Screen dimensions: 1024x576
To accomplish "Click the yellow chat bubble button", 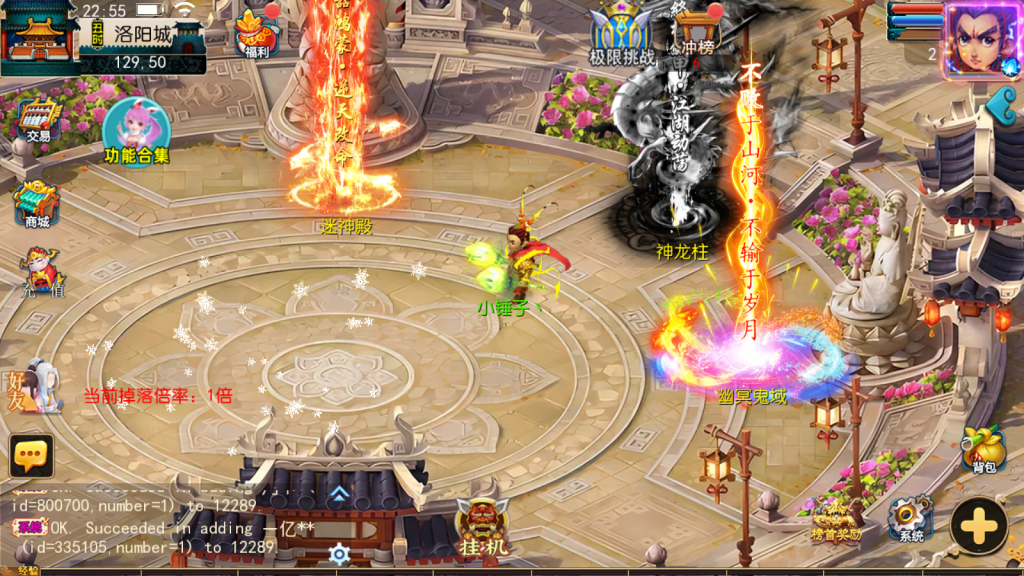I will coord(31,456).
